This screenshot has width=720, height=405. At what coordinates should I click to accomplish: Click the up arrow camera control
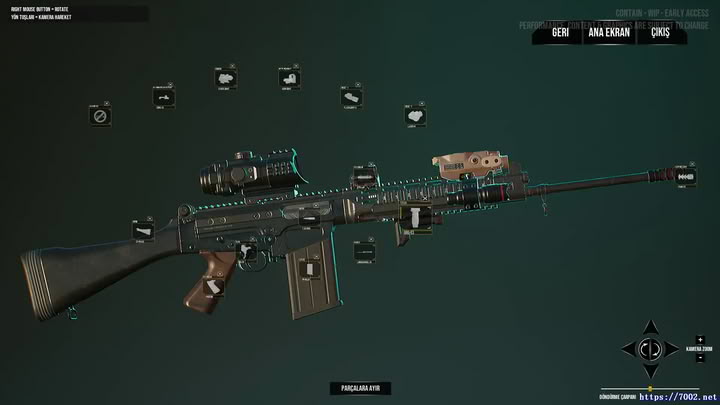pos(649,328)
